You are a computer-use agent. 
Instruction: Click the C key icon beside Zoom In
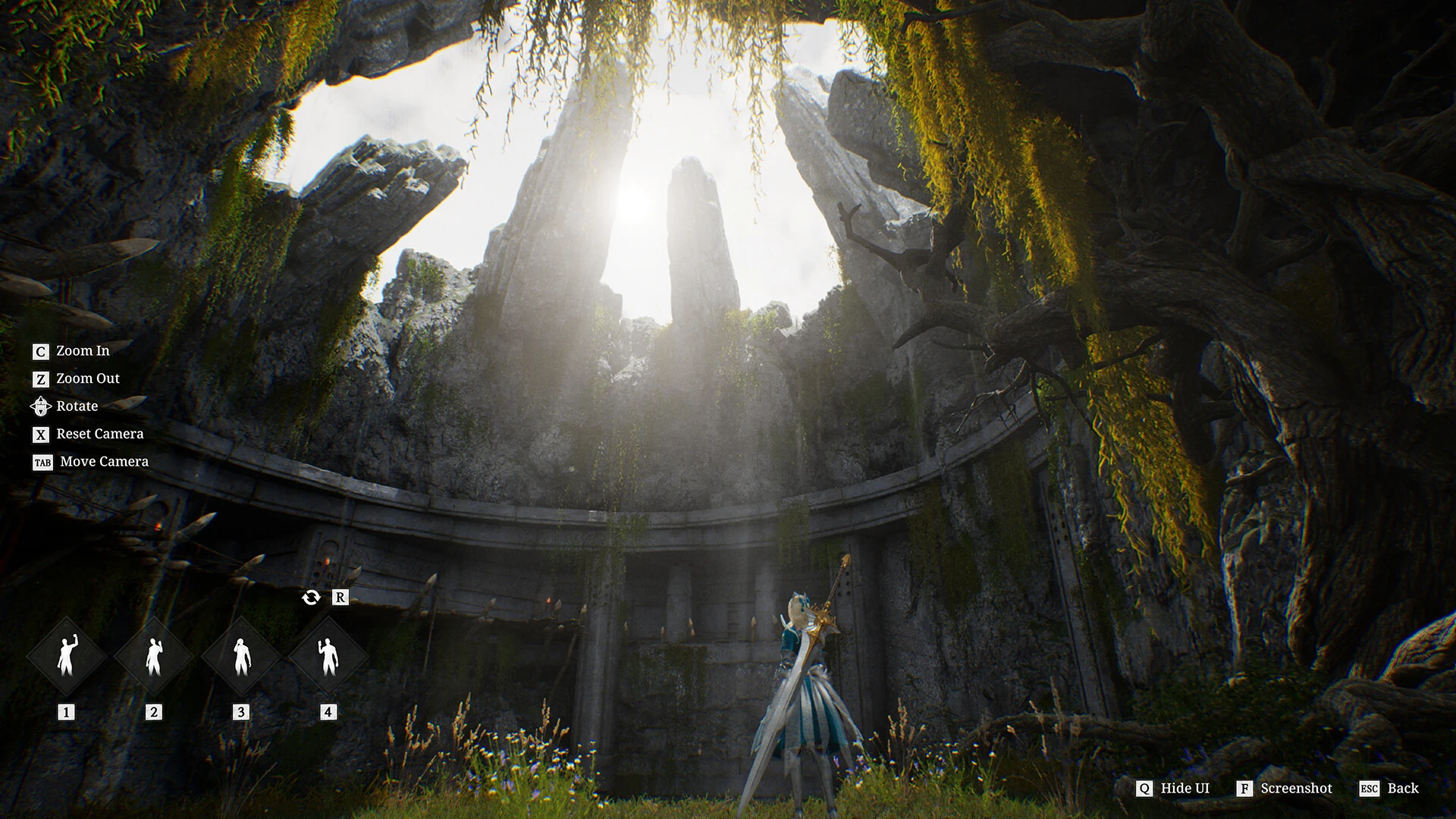(x=41, y=351)
